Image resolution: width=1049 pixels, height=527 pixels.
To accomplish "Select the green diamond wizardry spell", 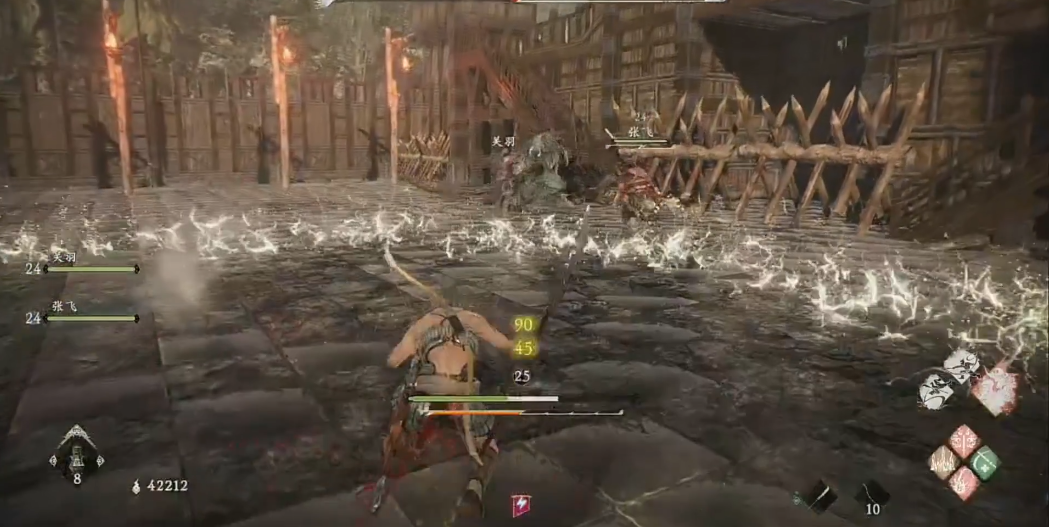I will [x=984, y=461].
